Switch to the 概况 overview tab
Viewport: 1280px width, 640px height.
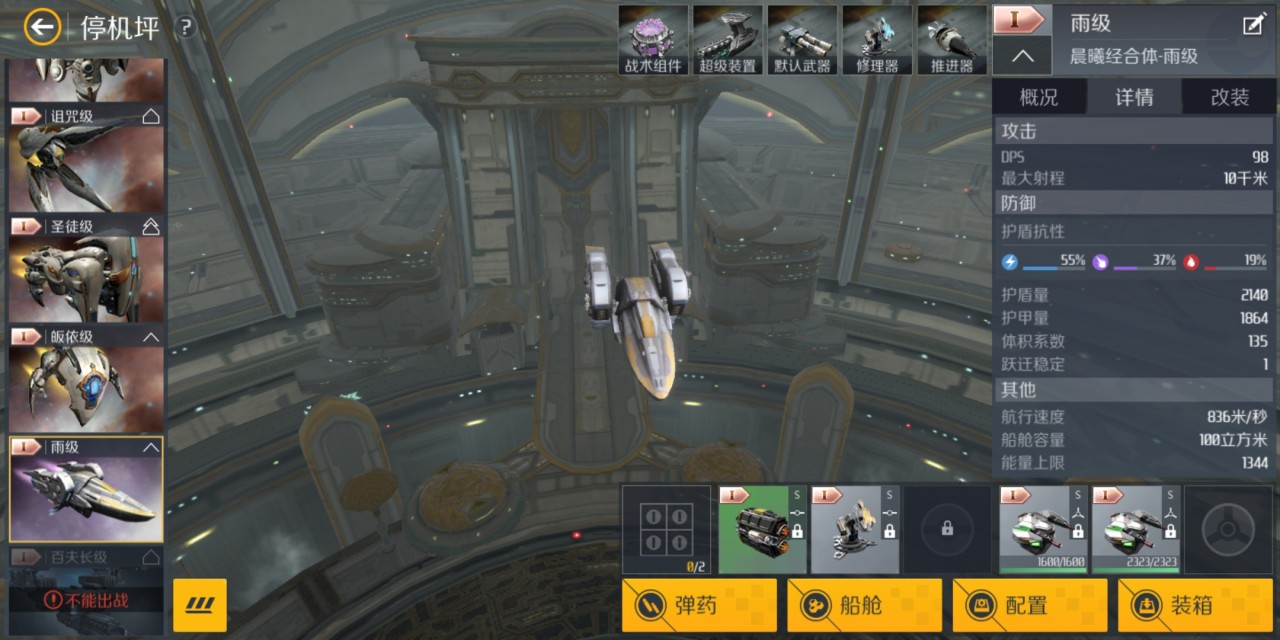pyautogui.click(x=1038, y=97)
